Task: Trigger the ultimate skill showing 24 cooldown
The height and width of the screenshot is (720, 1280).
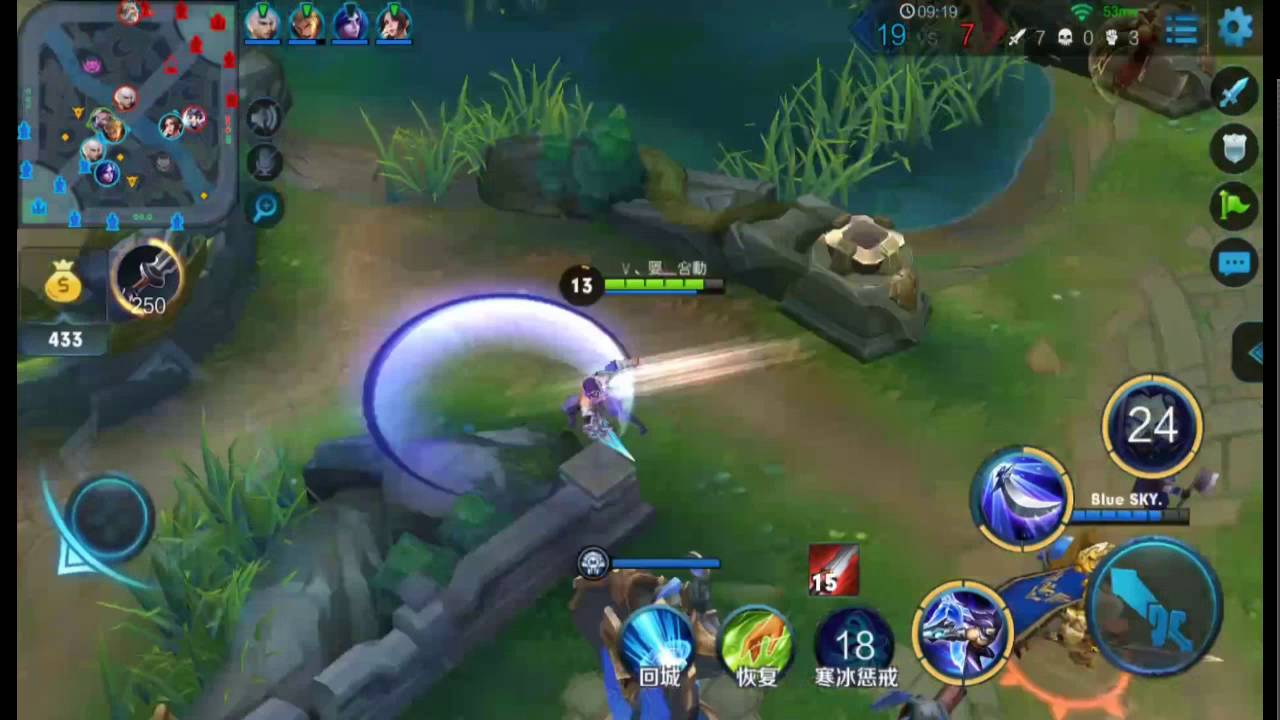Action: (x=1152, y=427)
